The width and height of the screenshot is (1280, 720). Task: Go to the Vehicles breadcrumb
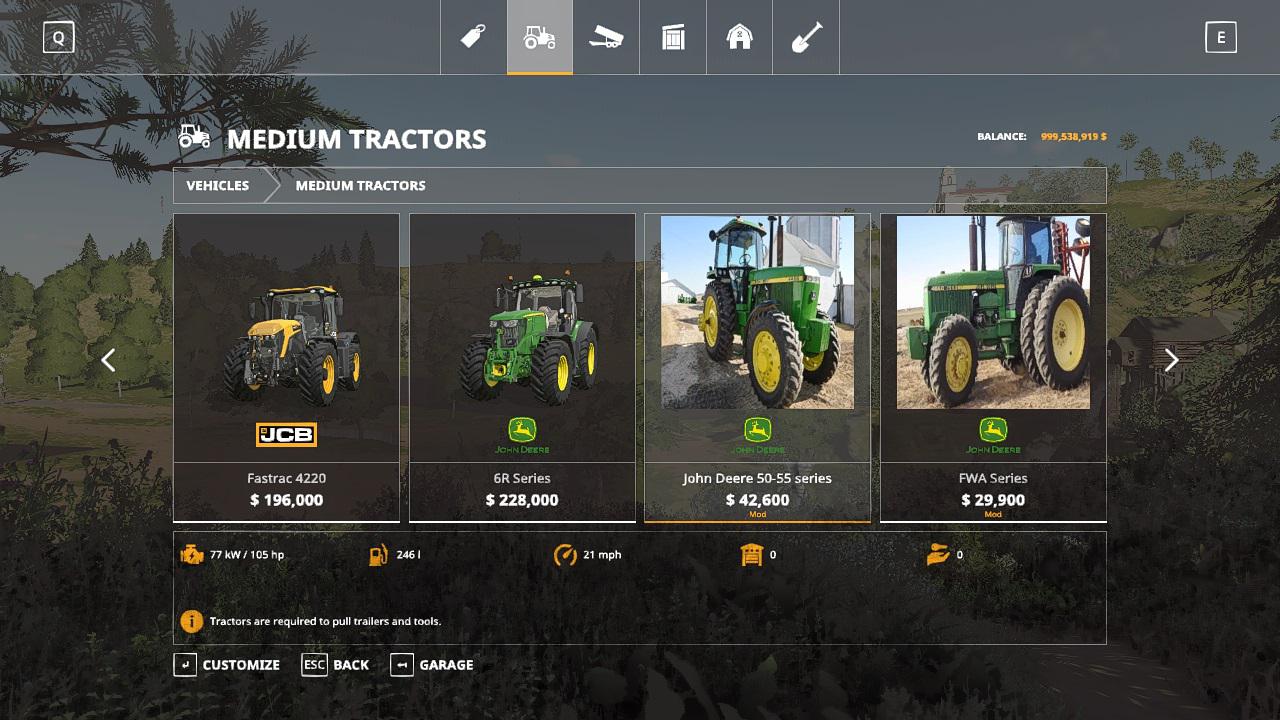(217, 185)
